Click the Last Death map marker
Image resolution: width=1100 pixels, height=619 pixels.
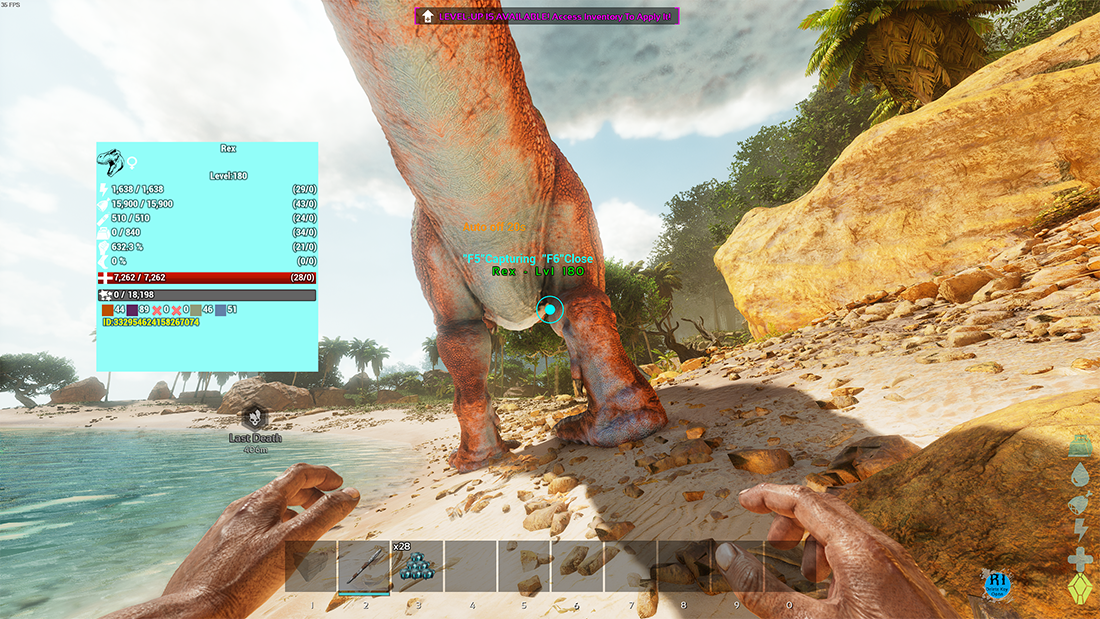(x=256, y=417)
